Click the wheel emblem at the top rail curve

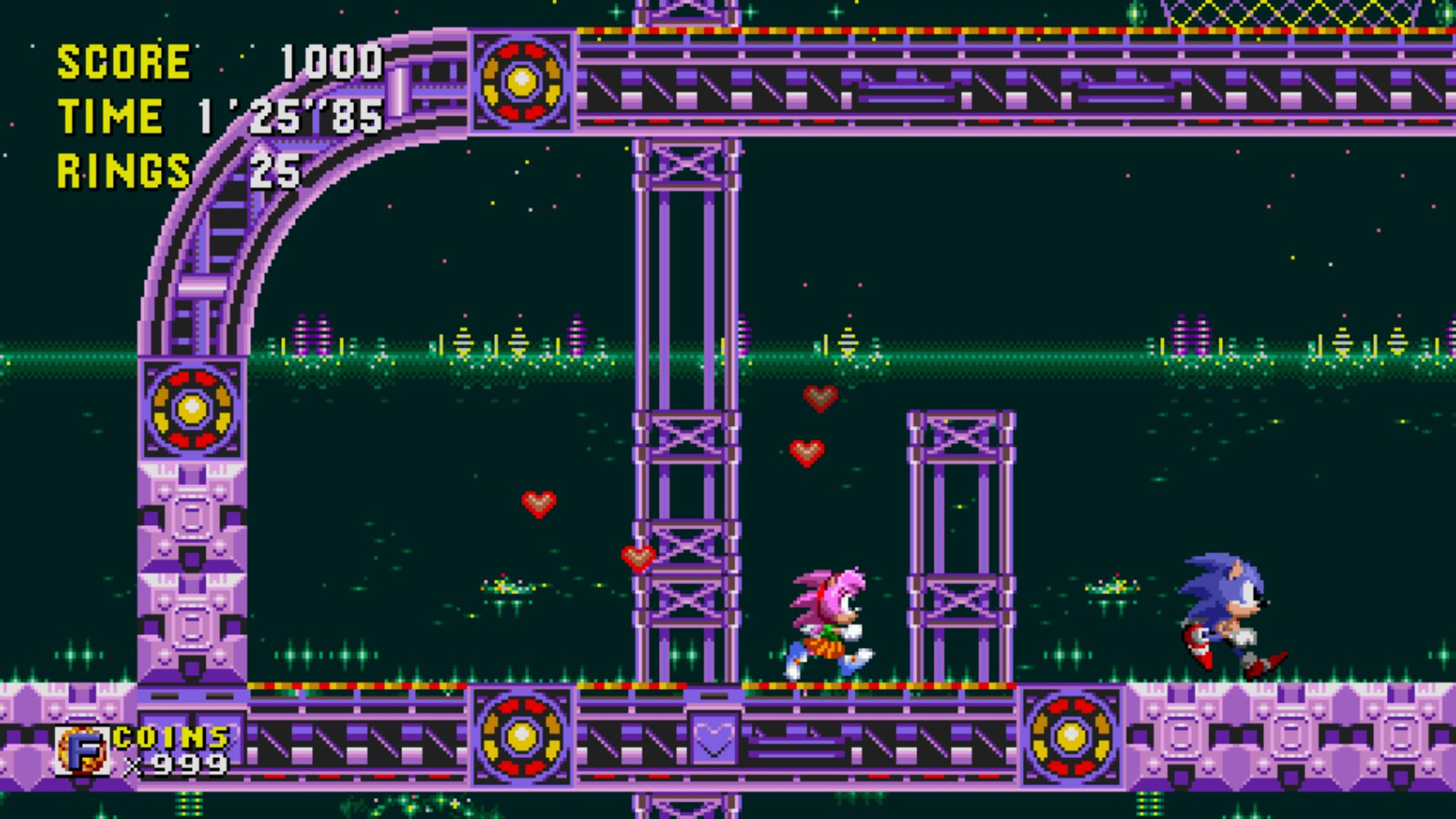pyautogui.click(x=521, y=80)
